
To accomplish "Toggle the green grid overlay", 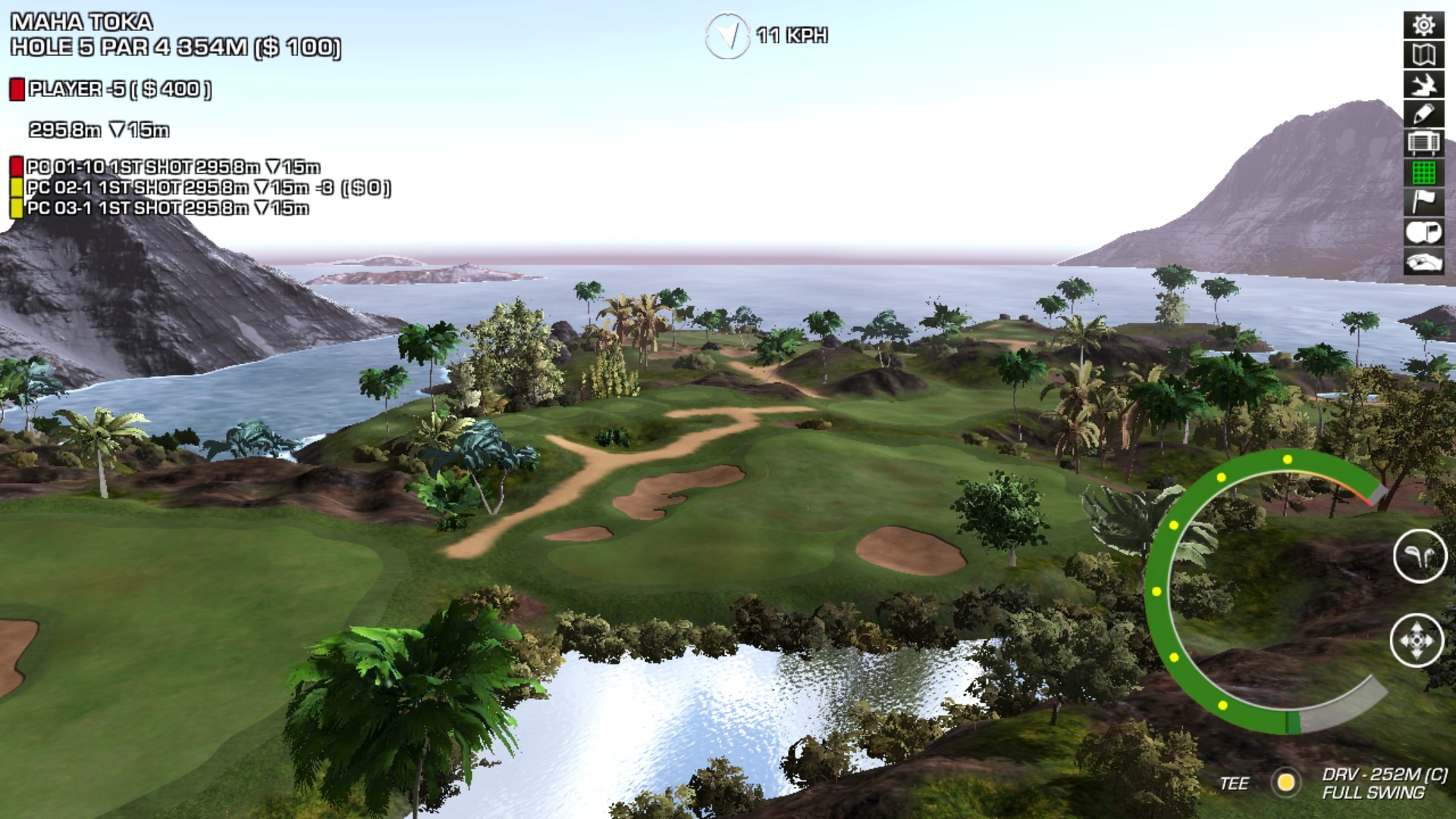I will [x=1423, y=173].
